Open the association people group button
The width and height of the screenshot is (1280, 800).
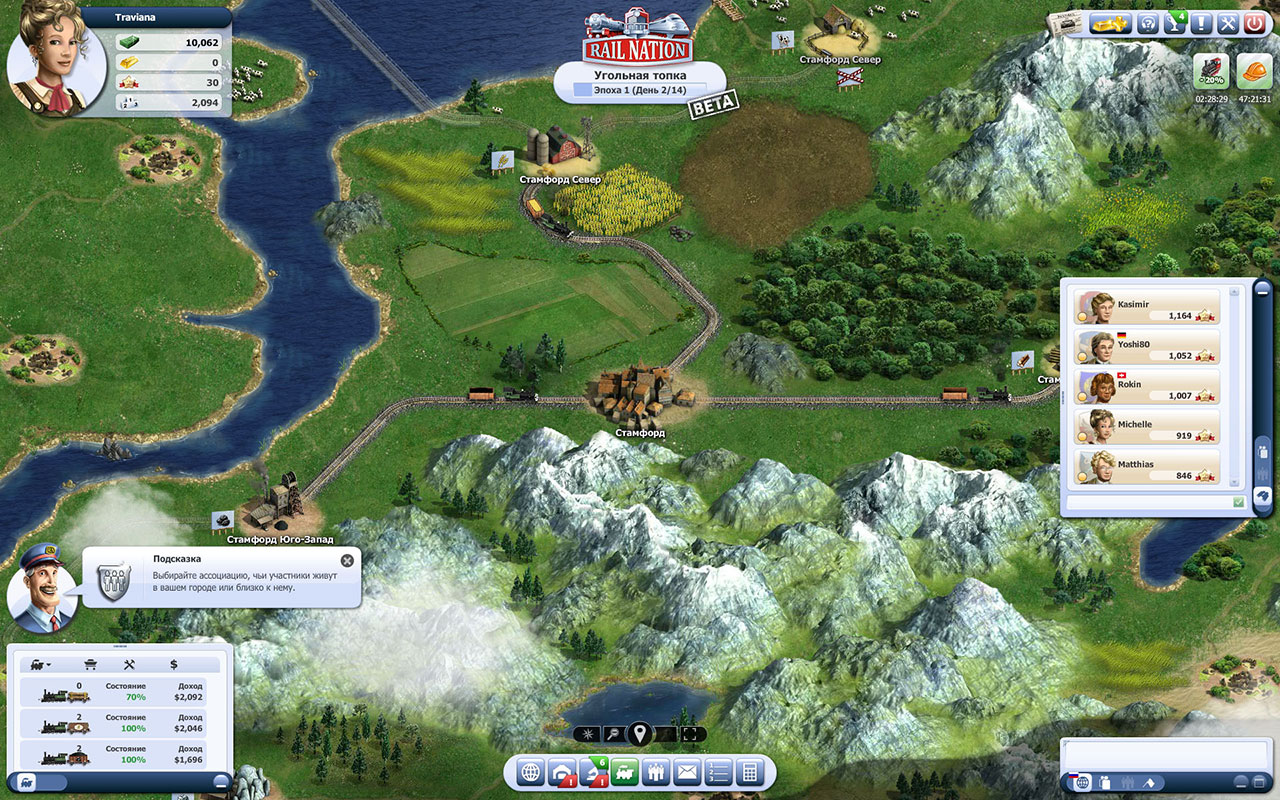[656, 772]
